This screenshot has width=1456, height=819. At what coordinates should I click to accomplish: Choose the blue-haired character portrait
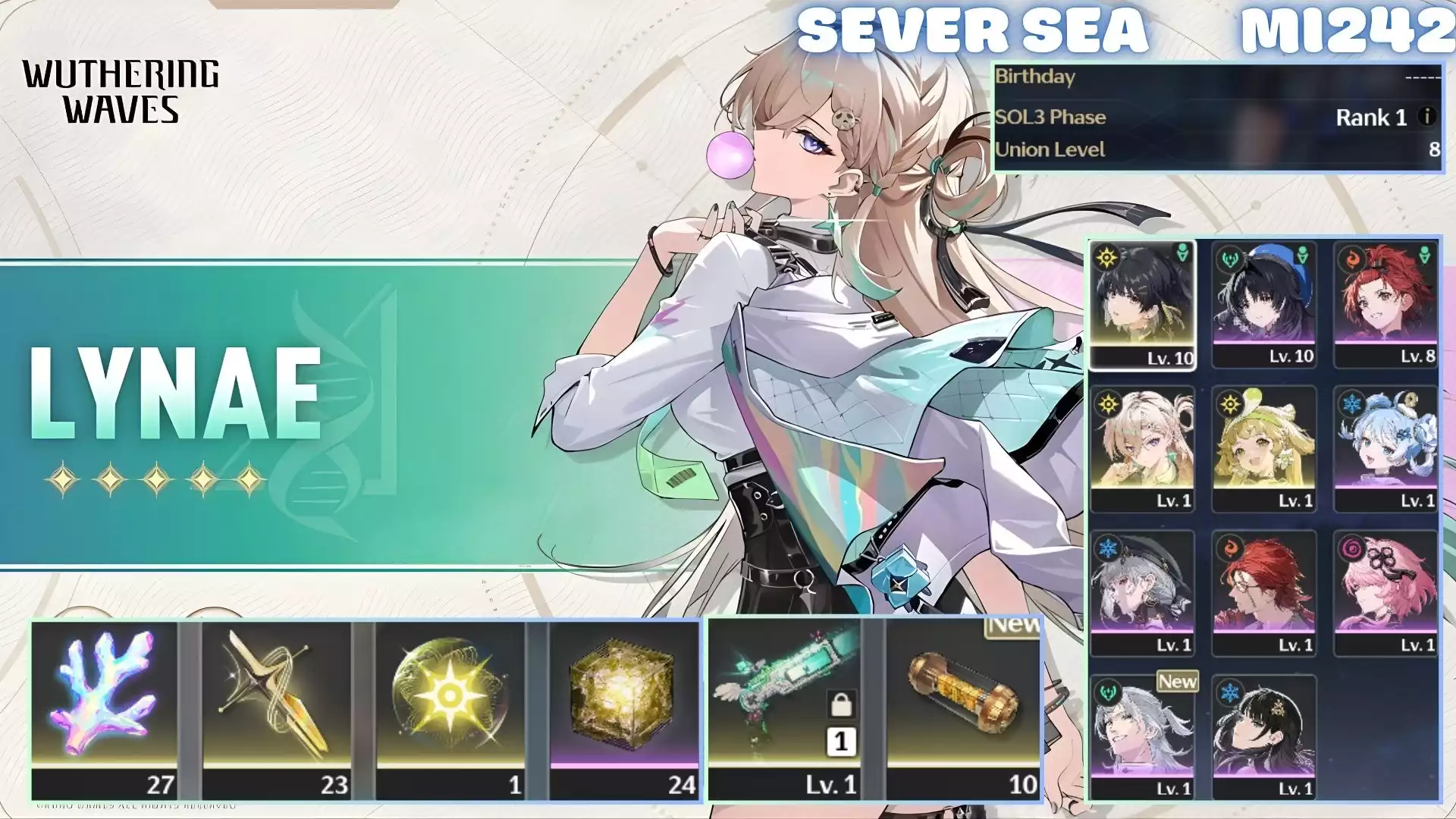coord(1385,449)
